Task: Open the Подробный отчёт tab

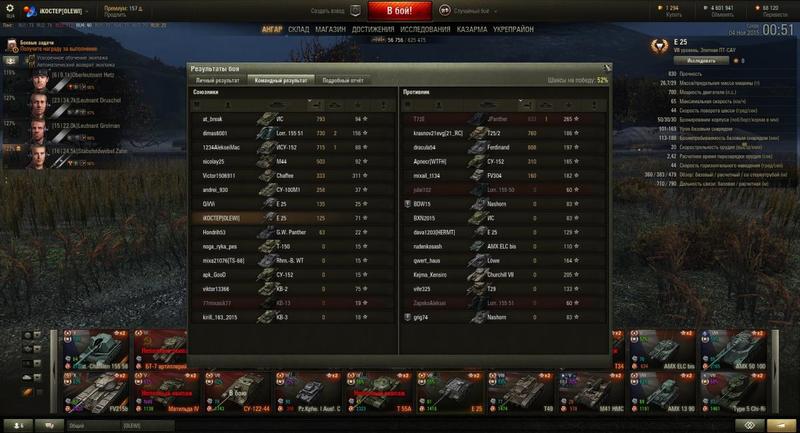Action: [x=336, y=79]
